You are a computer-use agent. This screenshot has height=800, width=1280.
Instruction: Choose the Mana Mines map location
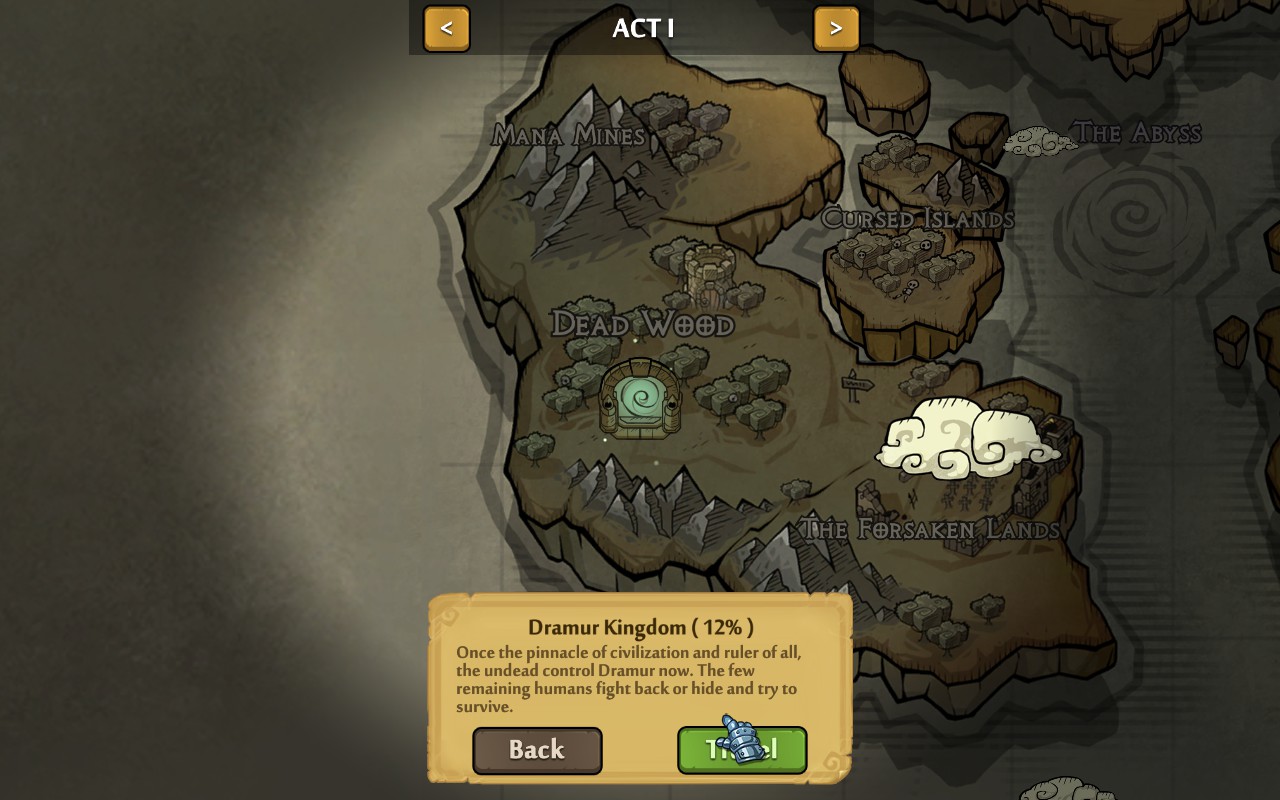click(569, 135)
